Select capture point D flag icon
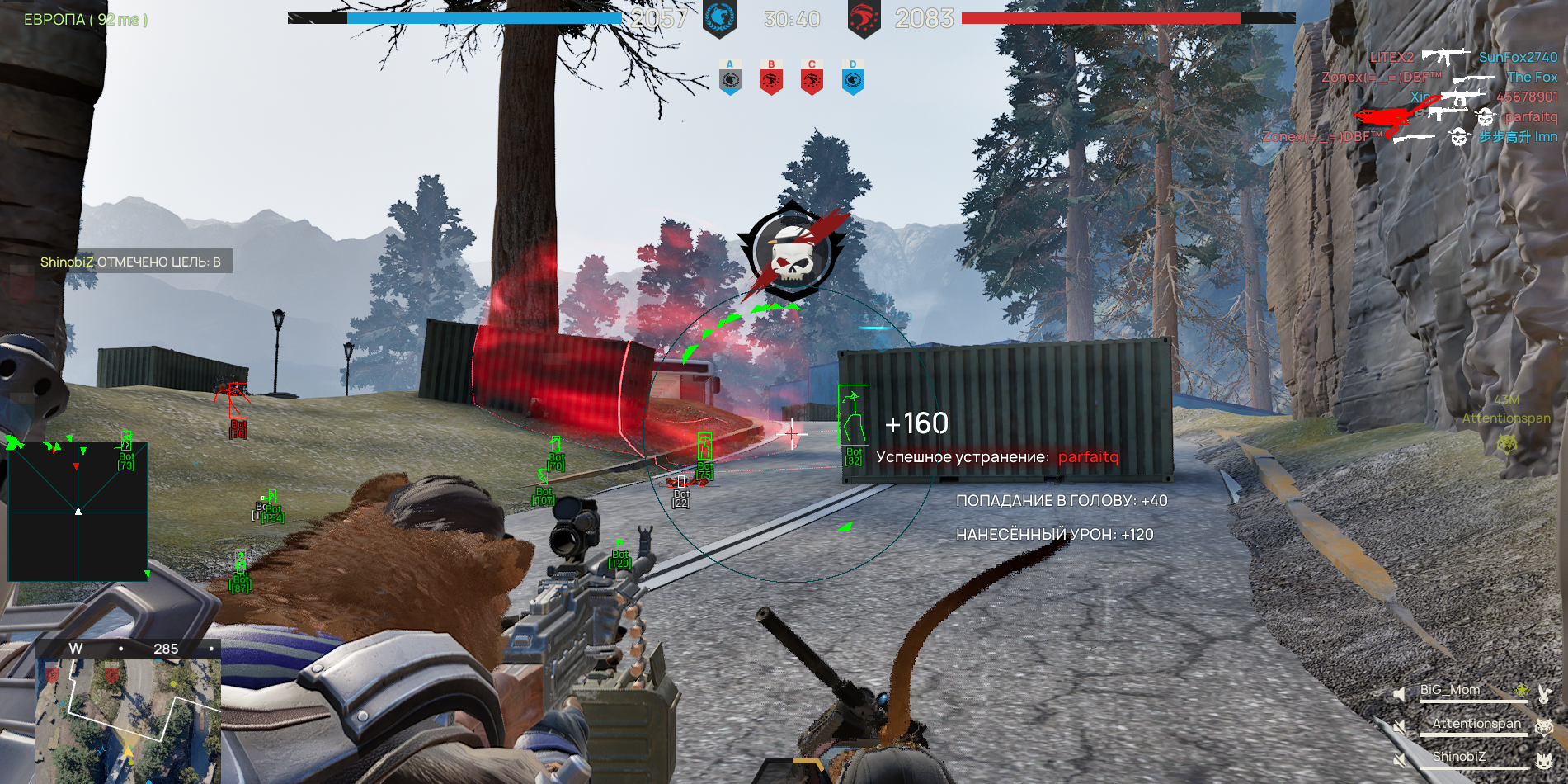This screenshot has width=1568, height=784. click(x=853, y=78)
